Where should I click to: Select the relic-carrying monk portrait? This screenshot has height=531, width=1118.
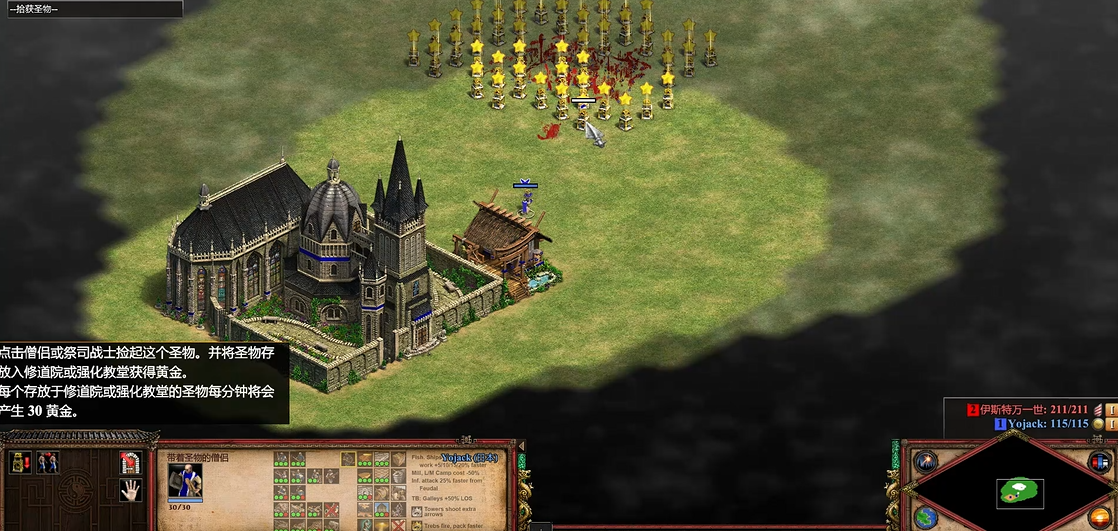coord(185,481)
